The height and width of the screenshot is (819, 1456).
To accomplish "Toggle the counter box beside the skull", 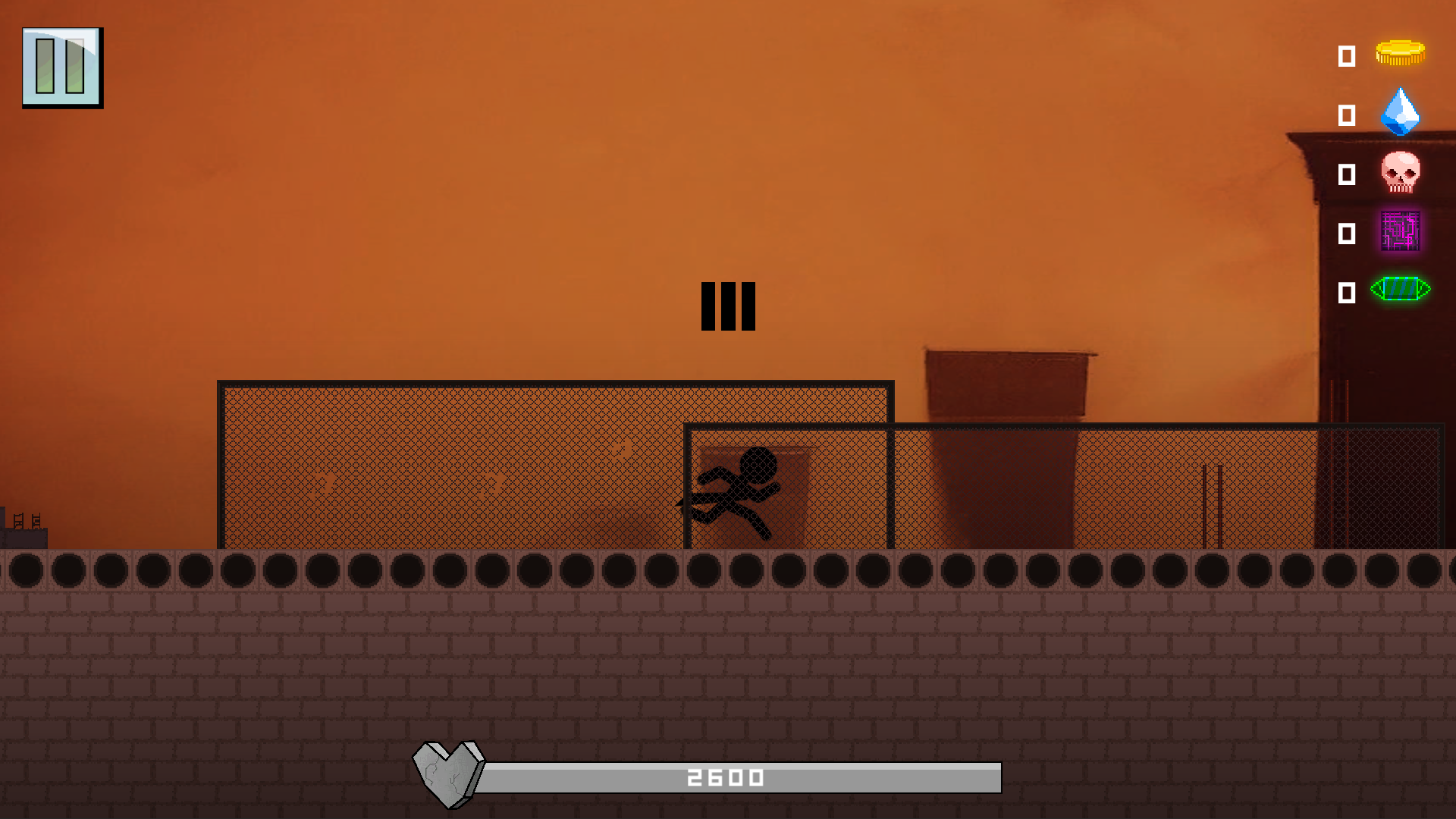I will pyautogui.click(x=1347, y=176).
